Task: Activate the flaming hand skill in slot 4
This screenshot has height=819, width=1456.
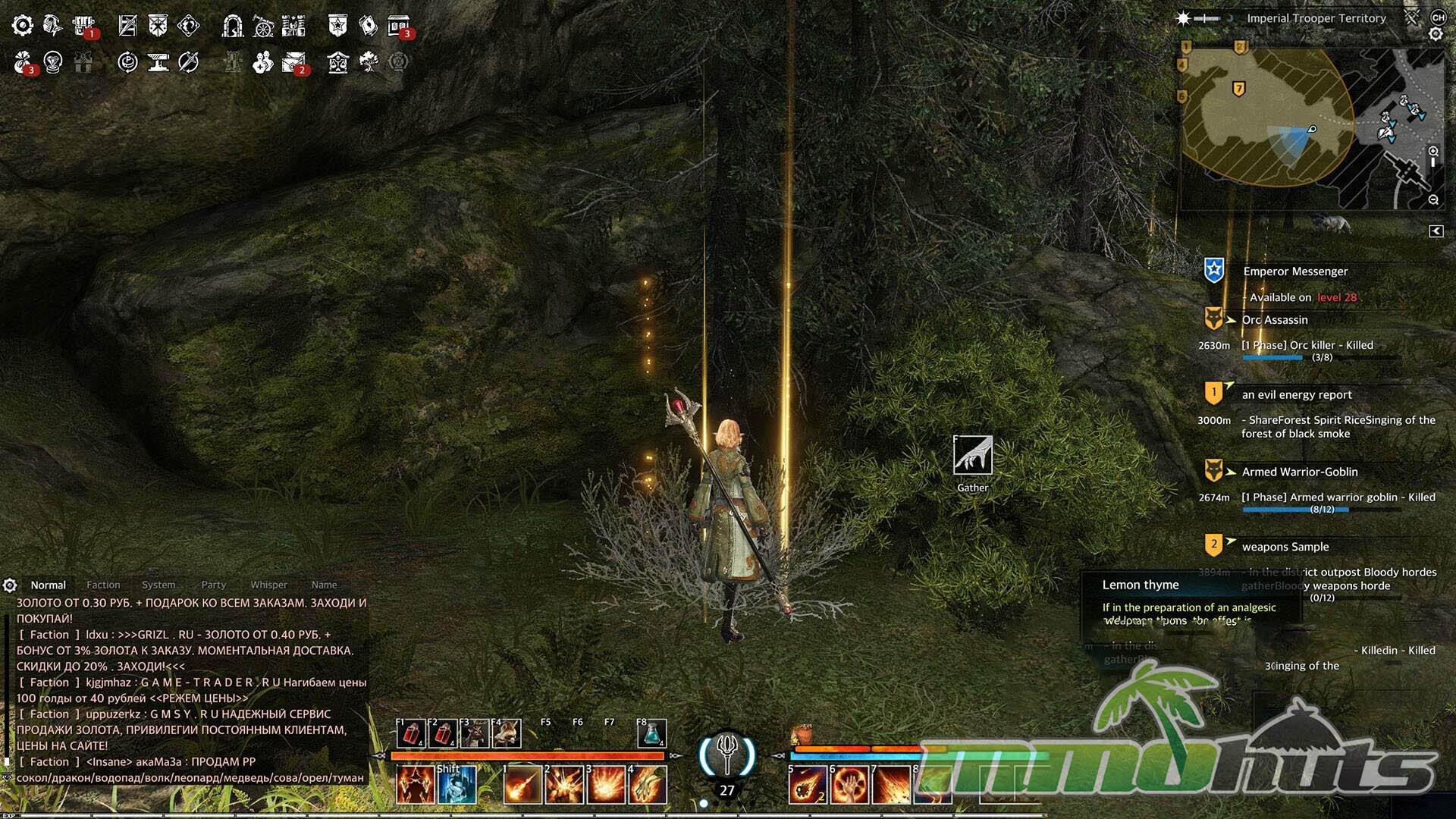Action: click(648, 784)
